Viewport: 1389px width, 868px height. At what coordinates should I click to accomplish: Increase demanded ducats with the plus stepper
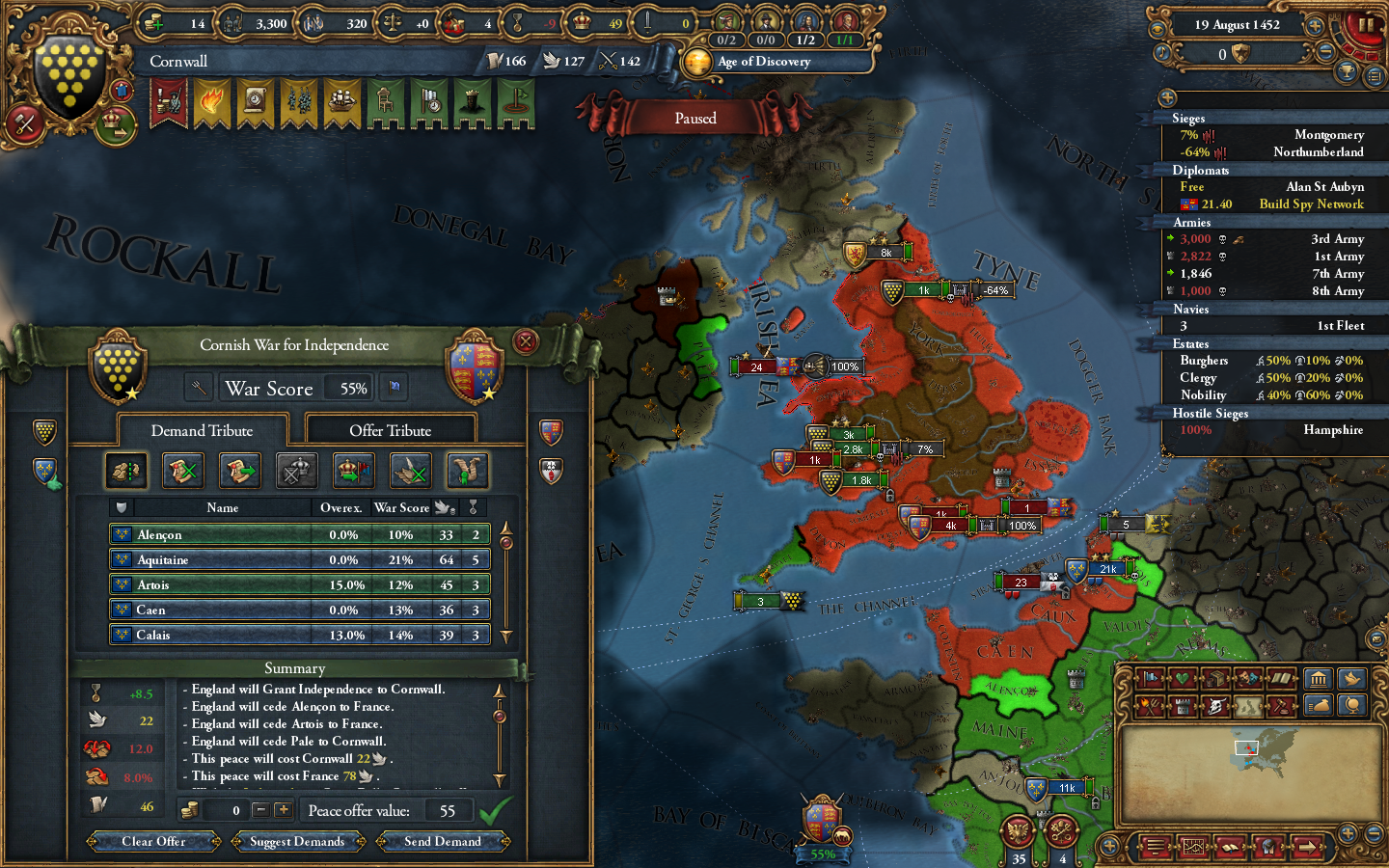pos(283,810)
